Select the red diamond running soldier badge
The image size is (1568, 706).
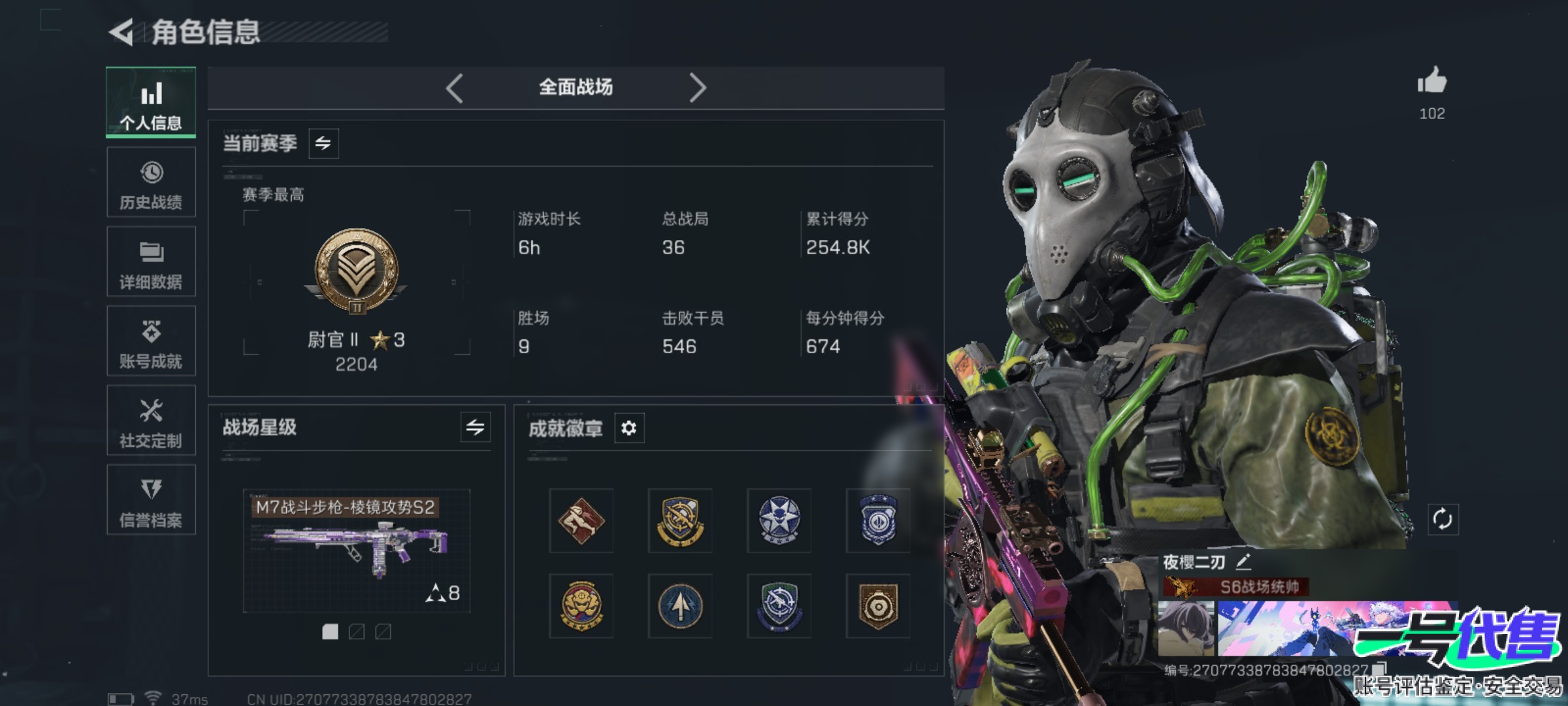581,520
